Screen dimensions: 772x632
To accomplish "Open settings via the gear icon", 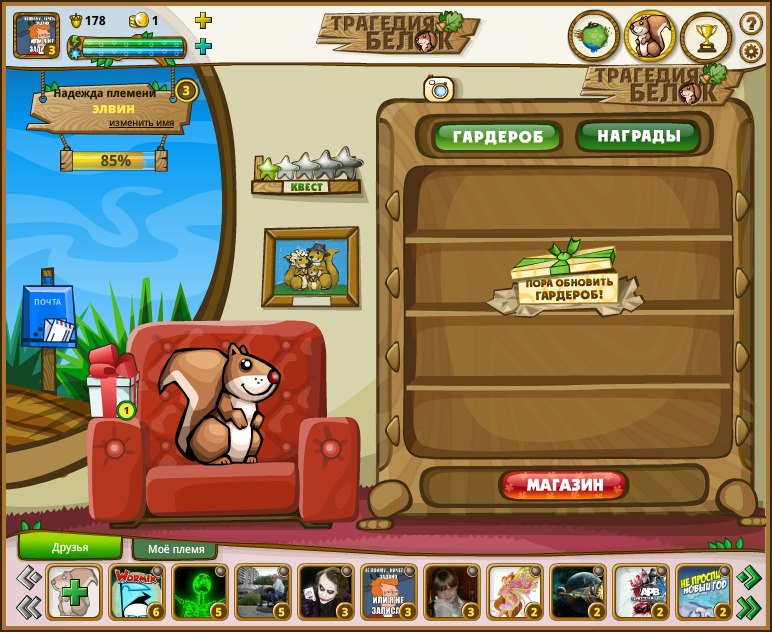I will point(750,50).
